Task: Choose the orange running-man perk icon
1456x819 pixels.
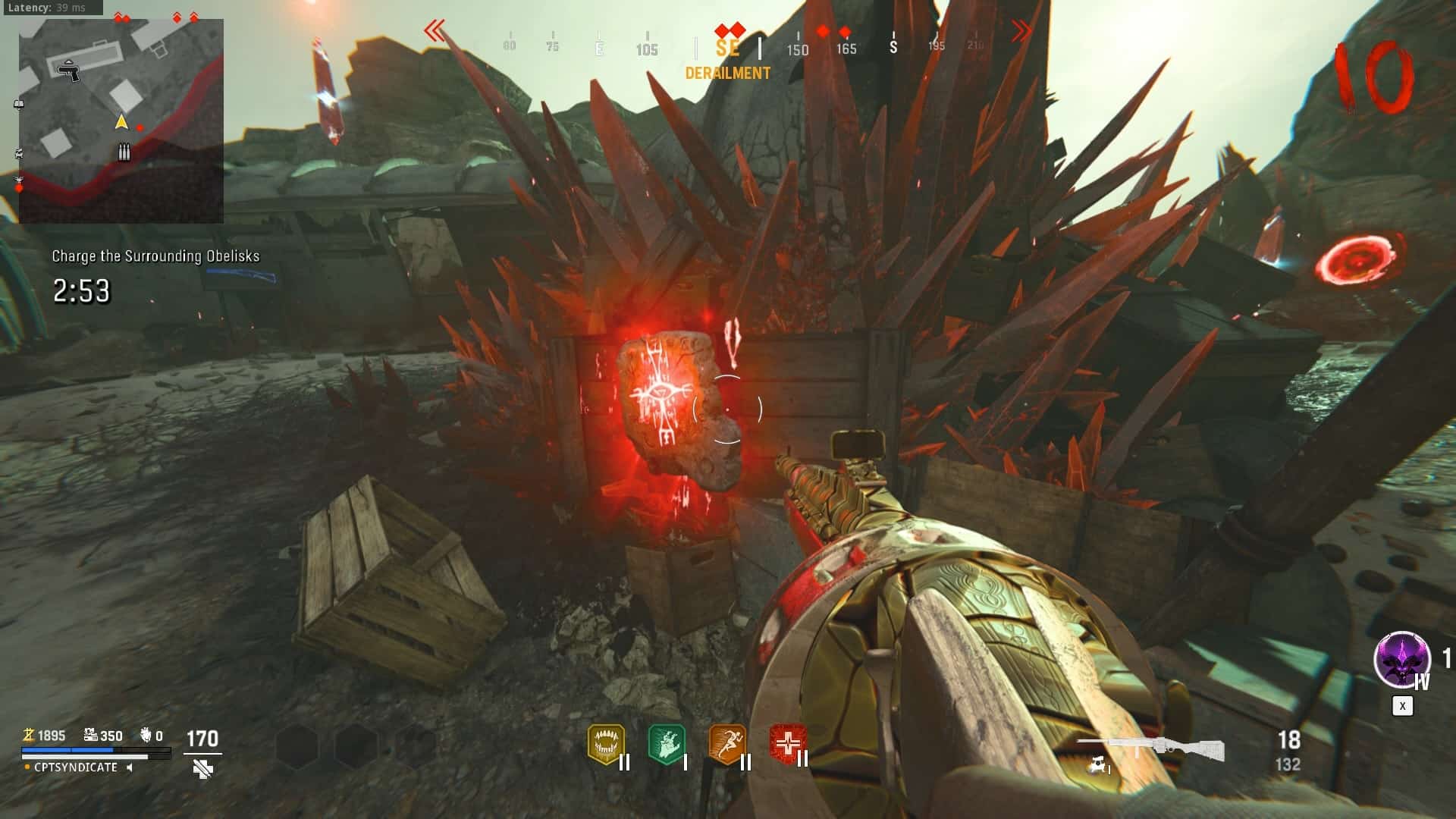Action: (x=726, y=744)
